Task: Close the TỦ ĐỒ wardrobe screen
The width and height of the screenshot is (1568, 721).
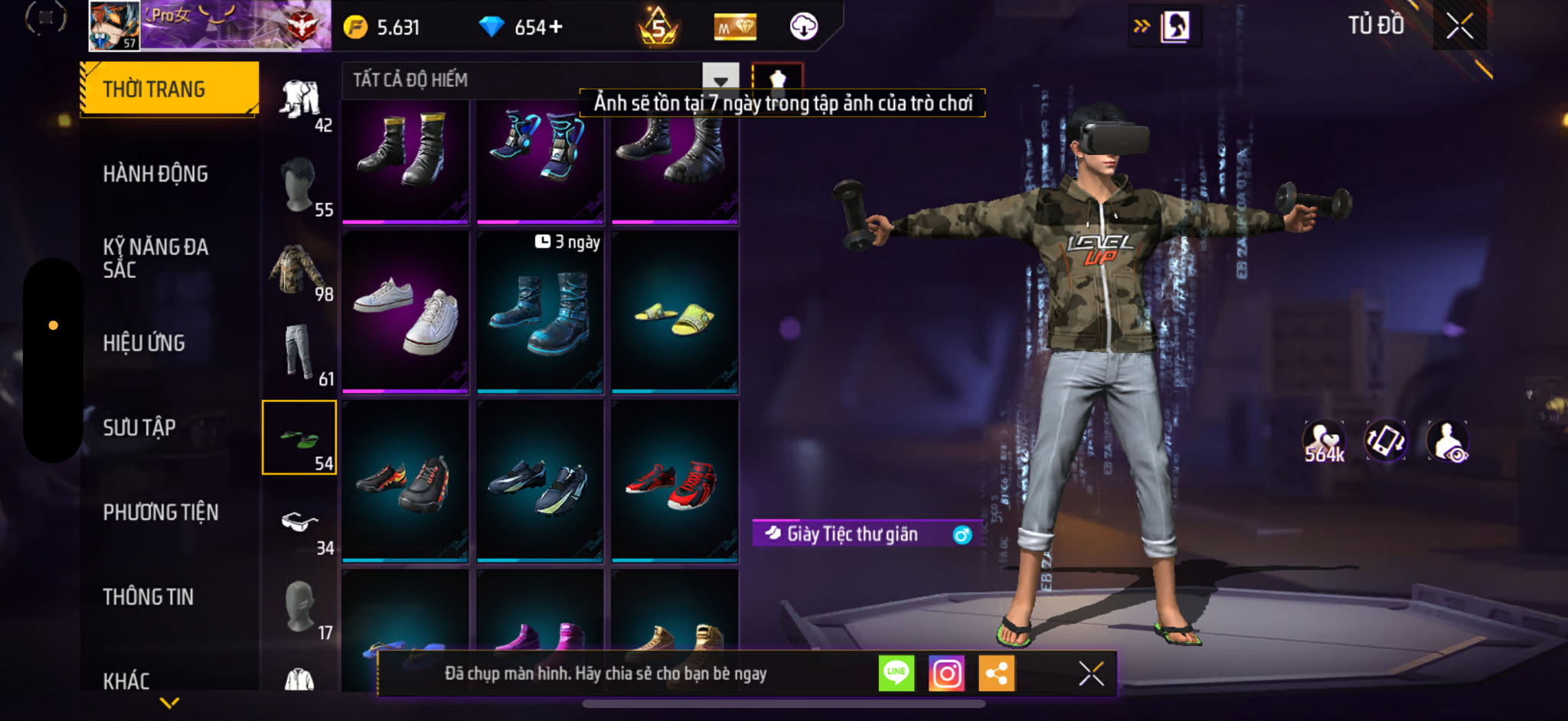Action: click(x=1460, y=27)
